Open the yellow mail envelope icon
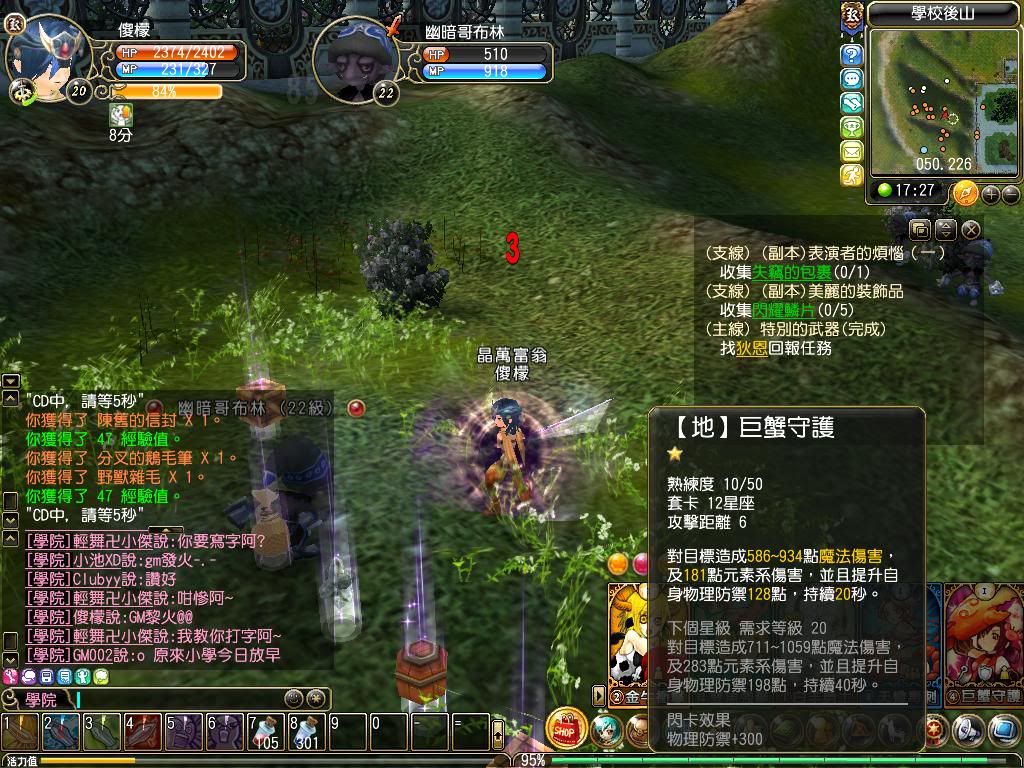Screen dimensions: 1024x768 (851, 151)
